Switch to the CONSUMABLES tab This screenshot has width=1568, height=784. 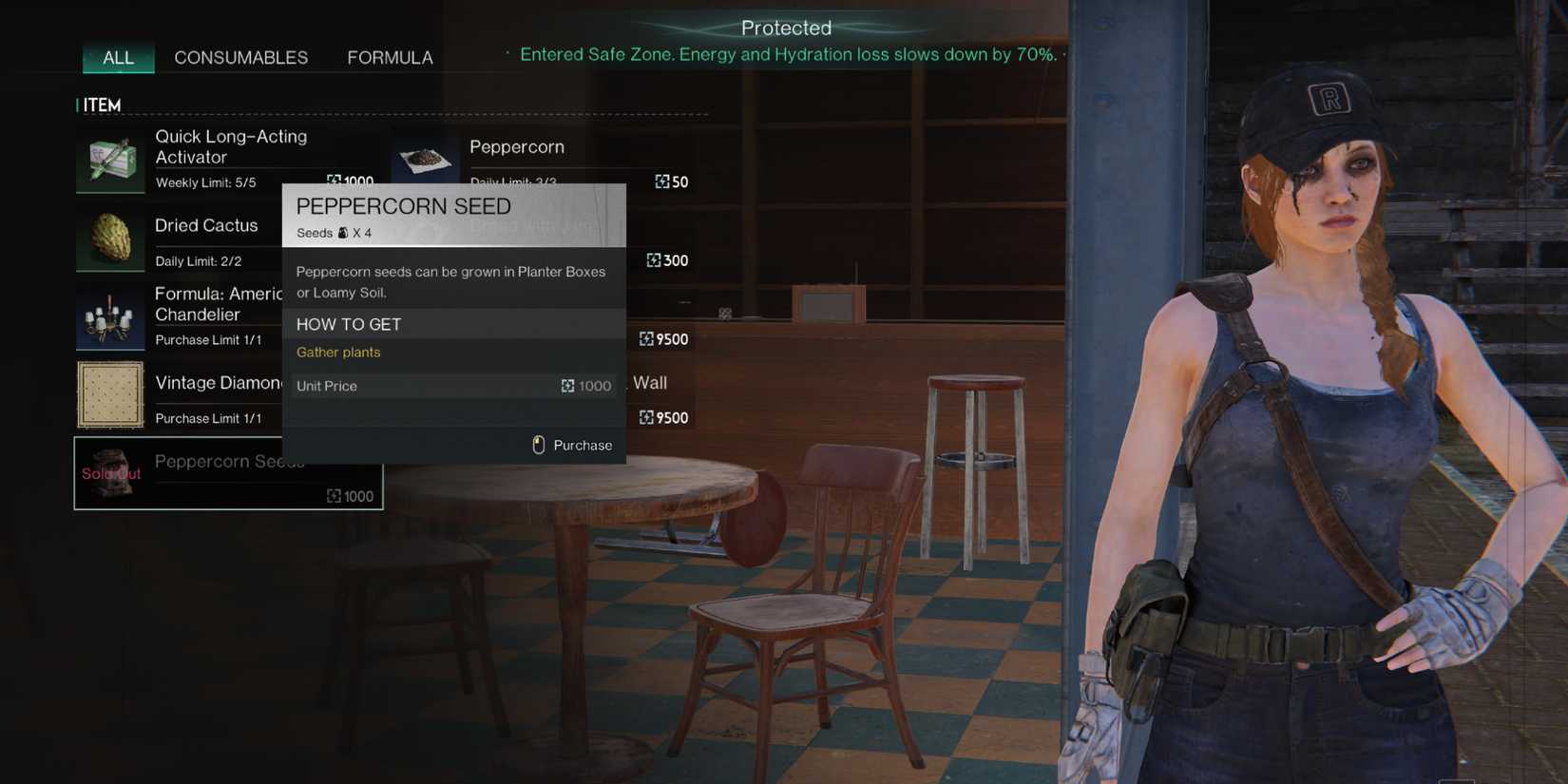pos(240,57)
